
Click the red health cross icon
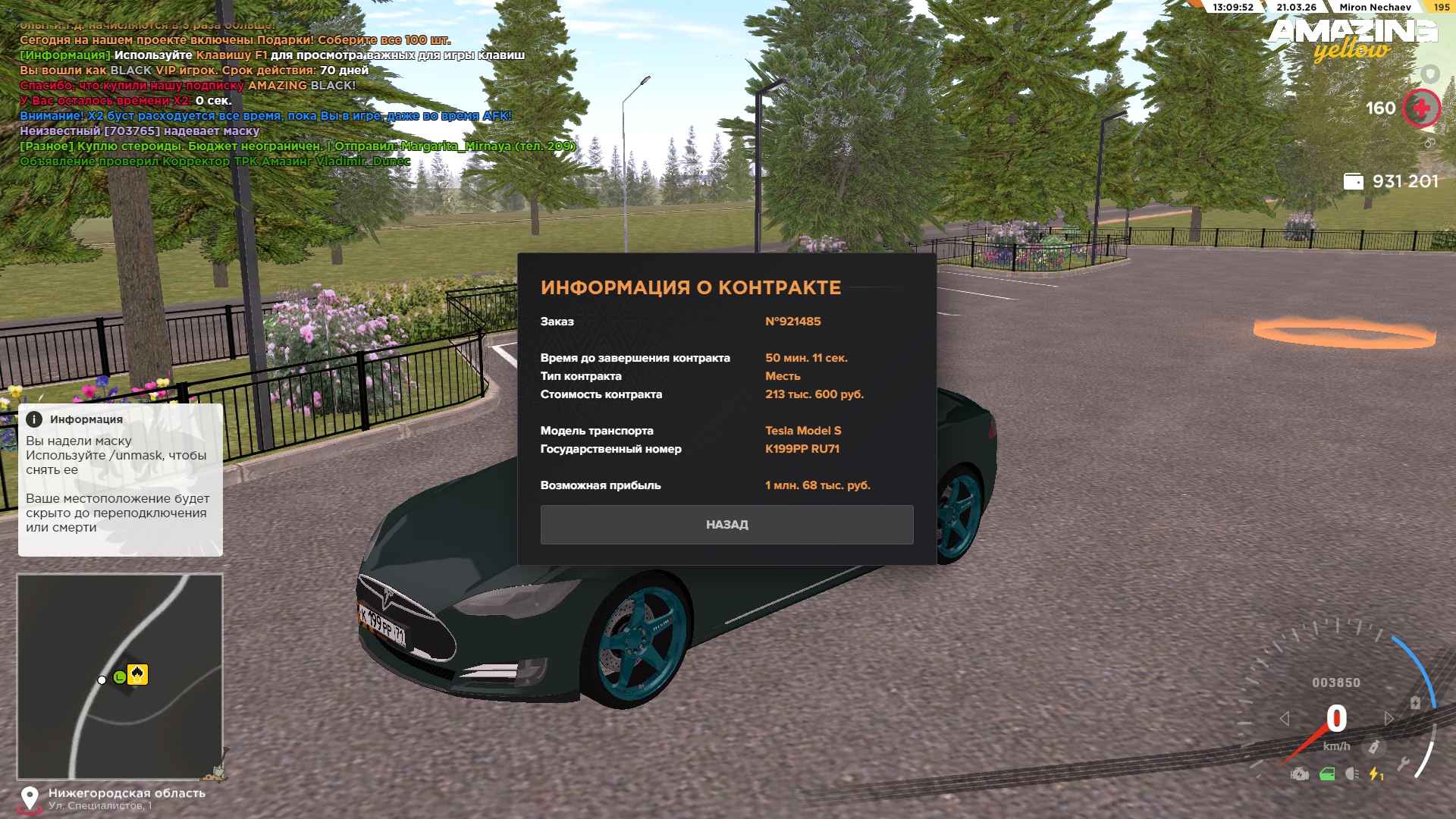click(x=1421, y=108)
